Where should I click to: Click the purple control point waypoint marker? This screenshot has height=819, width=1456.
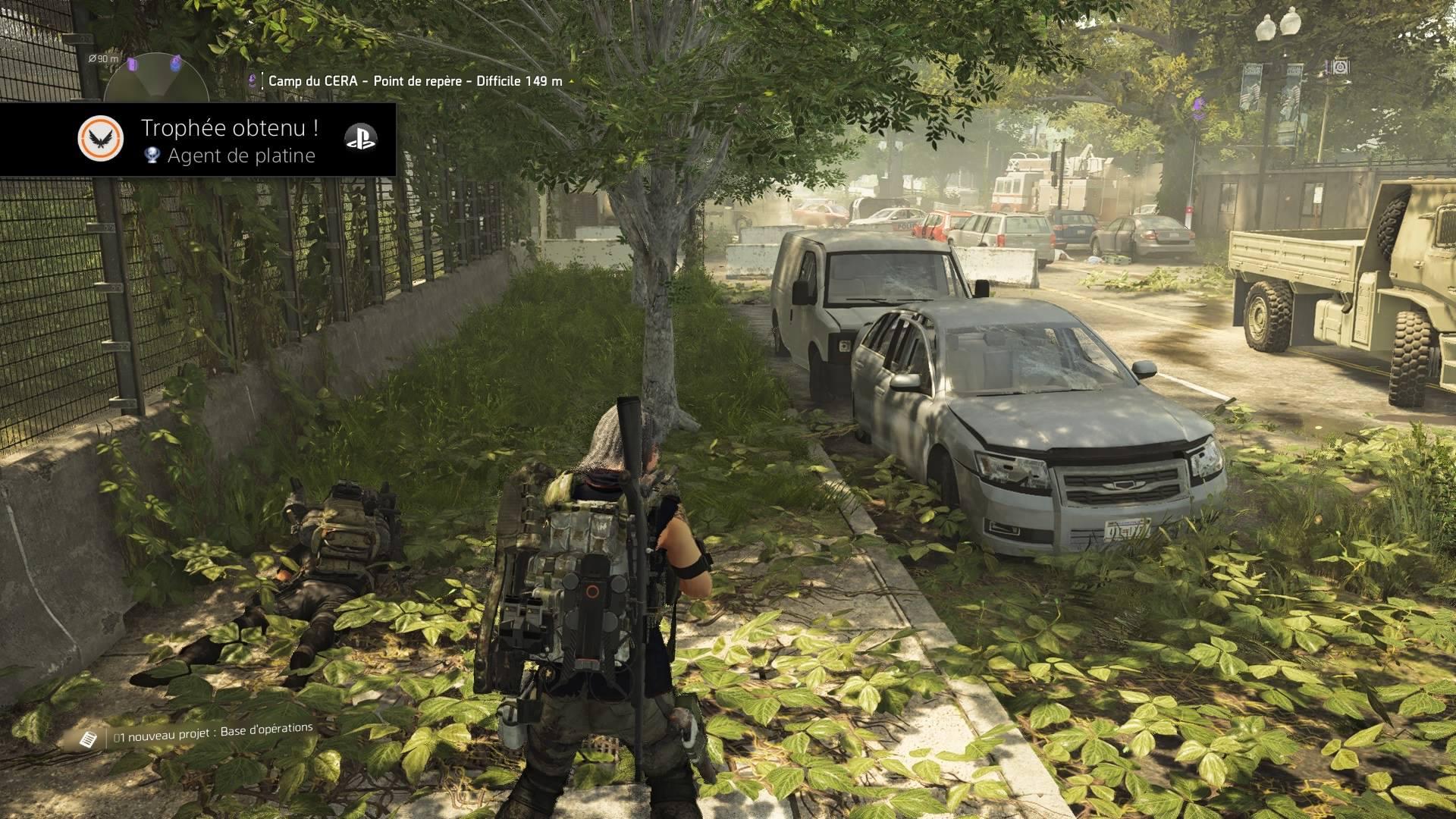tap(1199, 105)
